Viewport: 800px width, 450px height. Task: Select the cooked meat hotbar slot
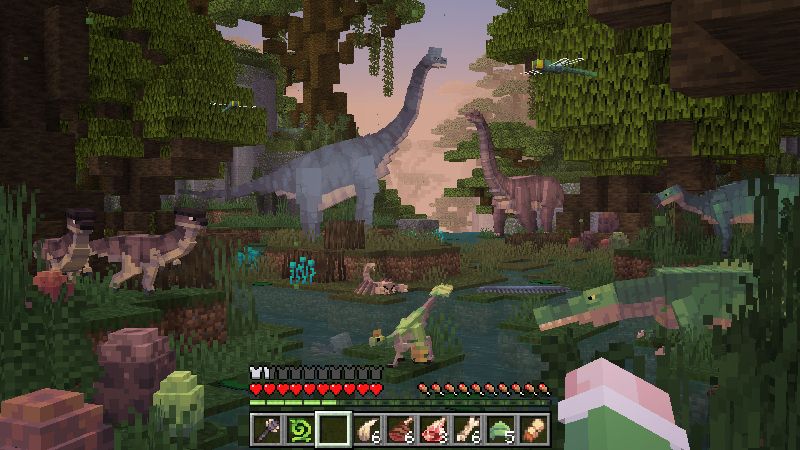(400, 428)
